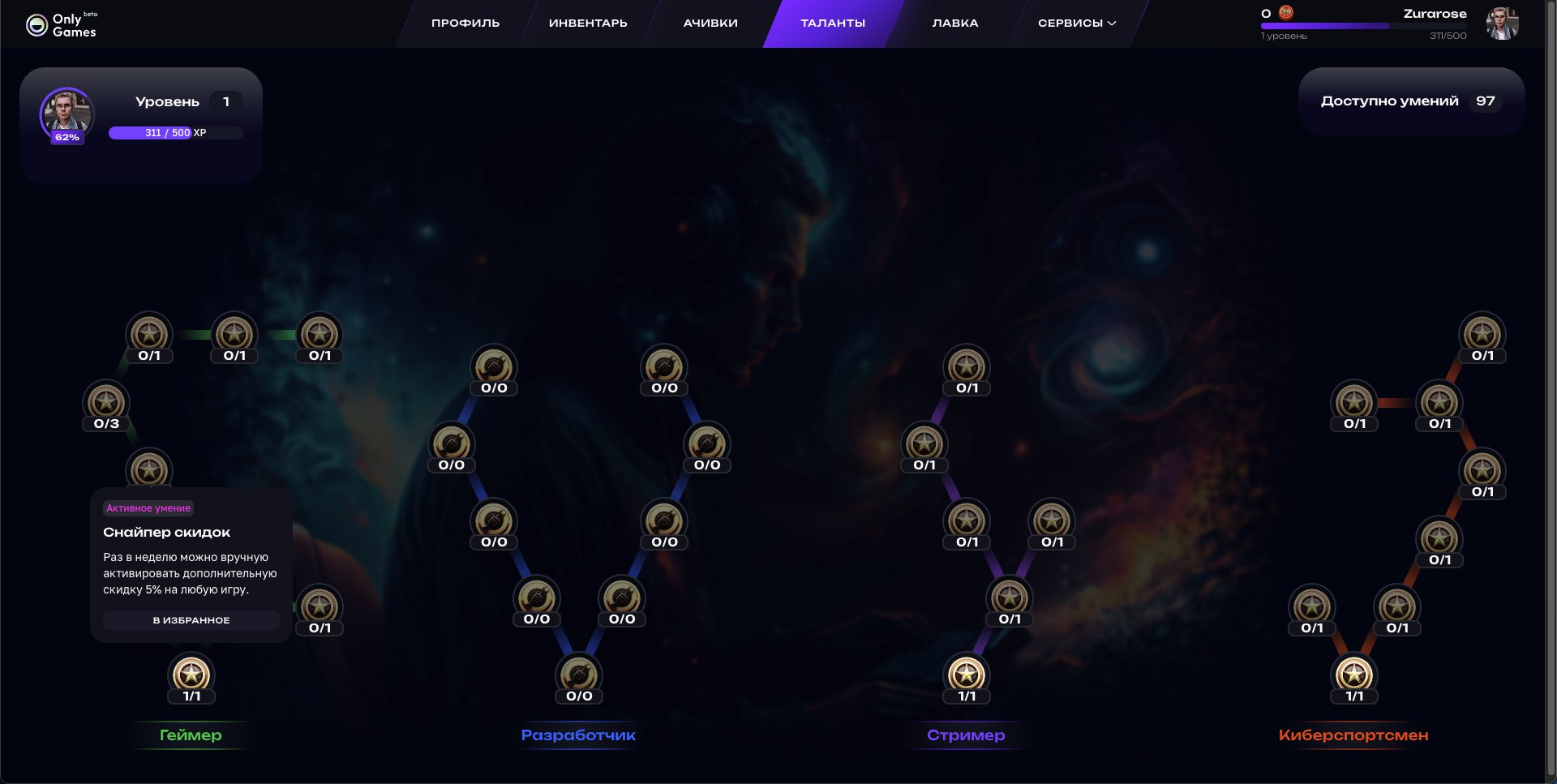This screenshot has width=1557, height=784.
Task: Switch to the Лавка tab
Action: click(x=954, y=23)
